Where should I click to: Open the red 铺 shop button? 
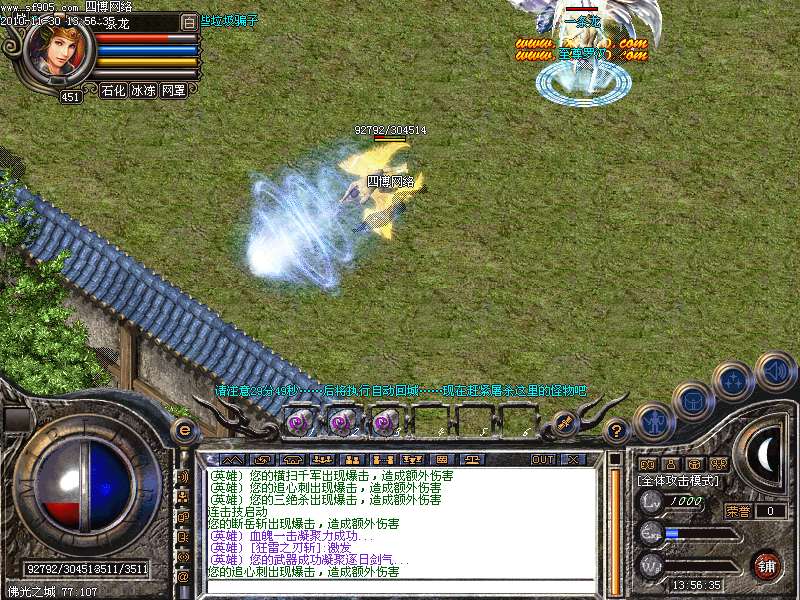click(x=767, y=564)
